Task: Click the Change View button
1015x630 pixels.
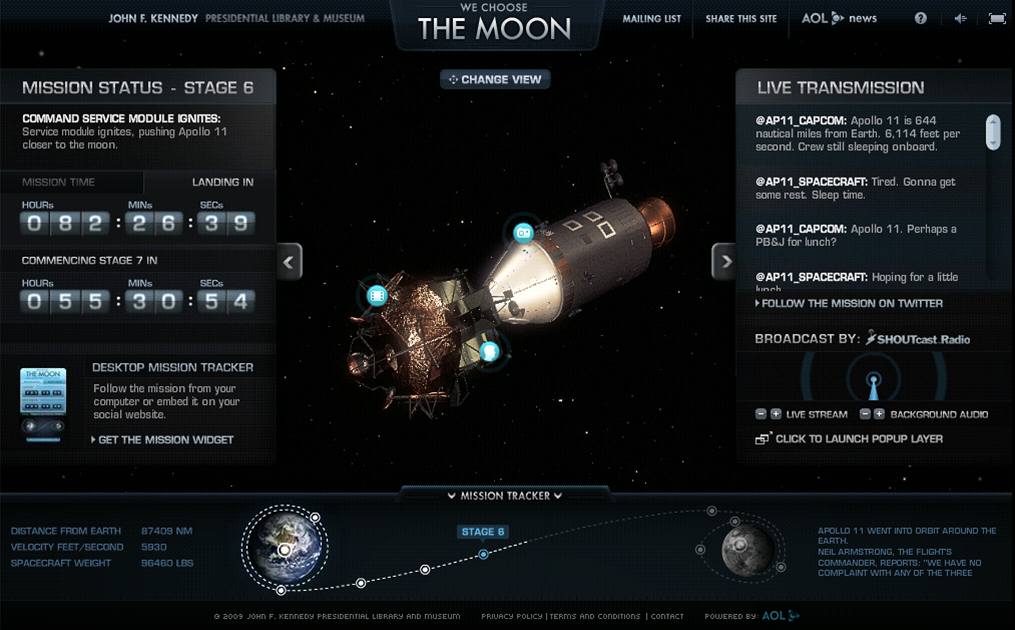Action: coord(495,79)
